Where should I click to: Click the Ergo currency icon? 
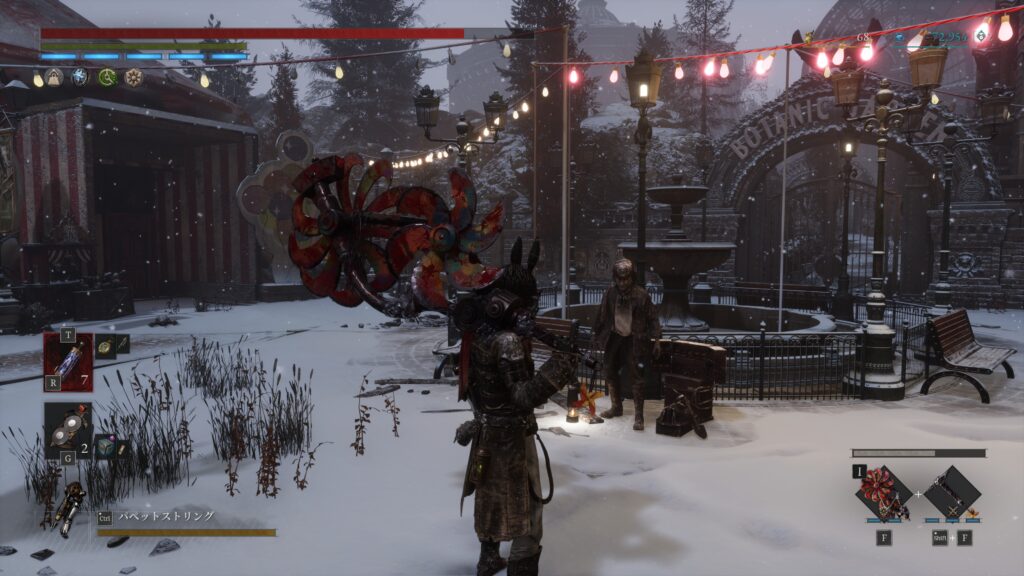pos(983,37)
